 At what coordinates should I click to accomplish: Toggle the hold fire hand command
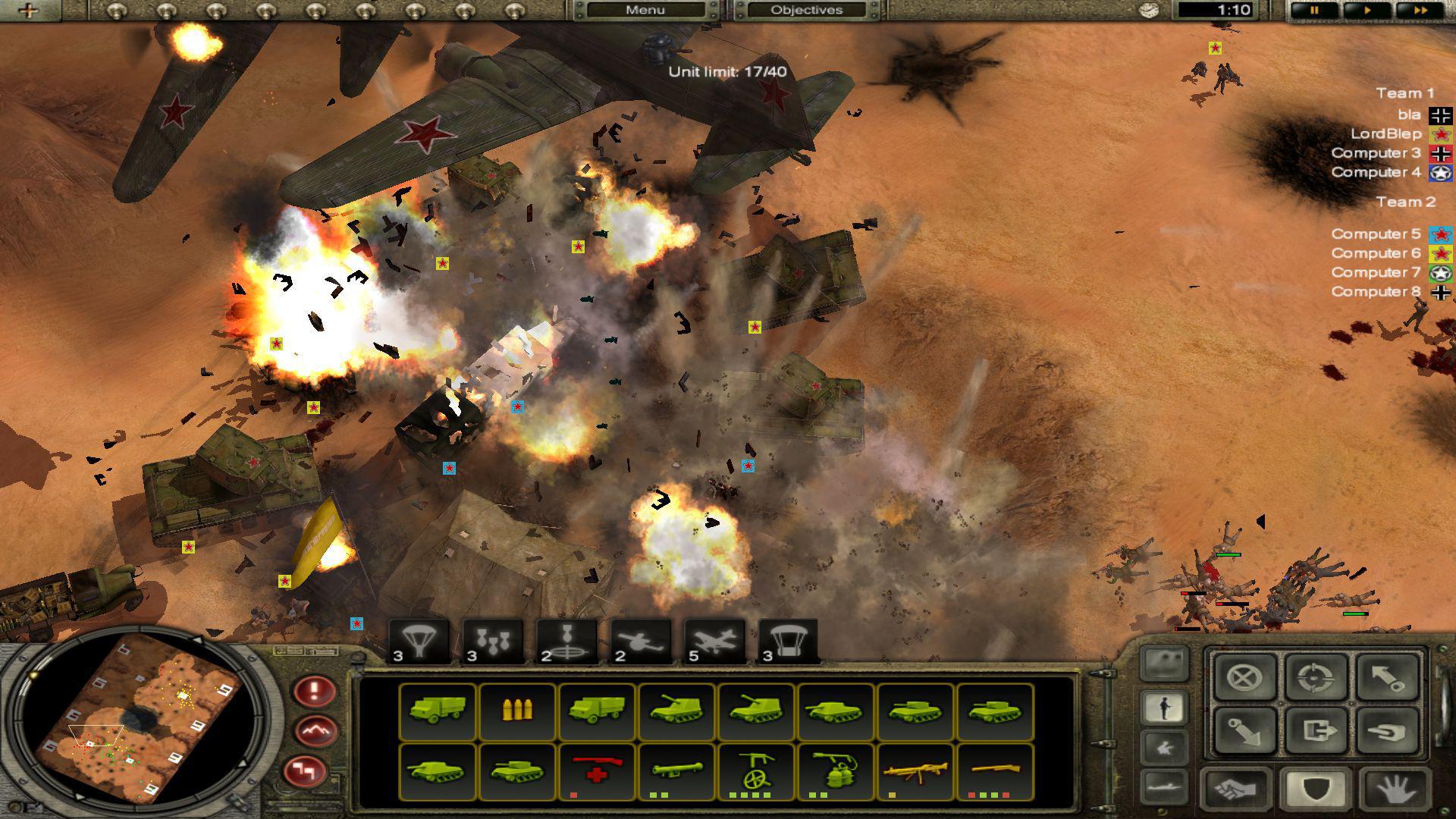tap(1392, 789)
